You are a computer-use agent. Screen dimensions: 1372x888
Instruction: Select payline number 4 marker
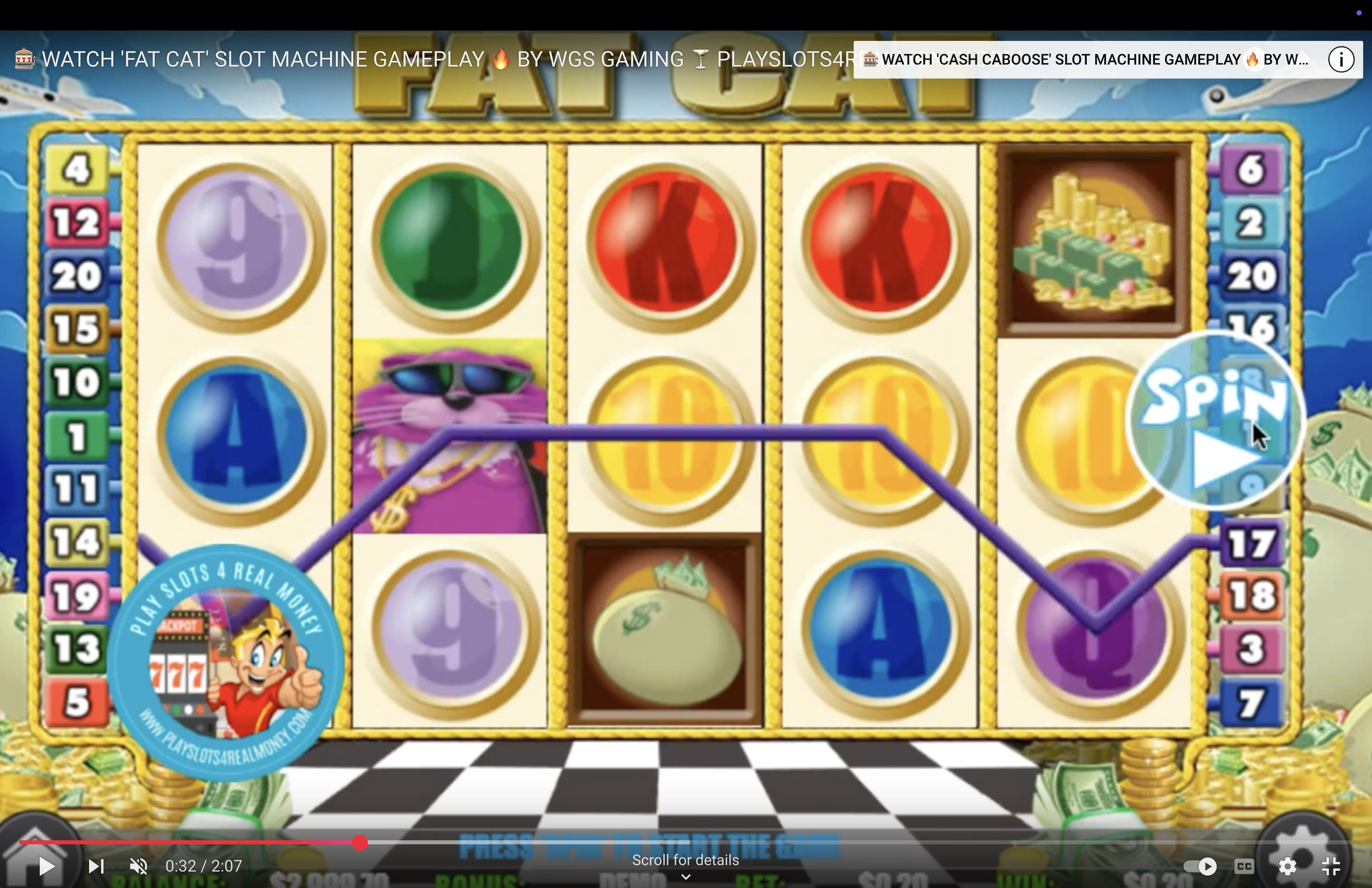[x=77, y=169]
